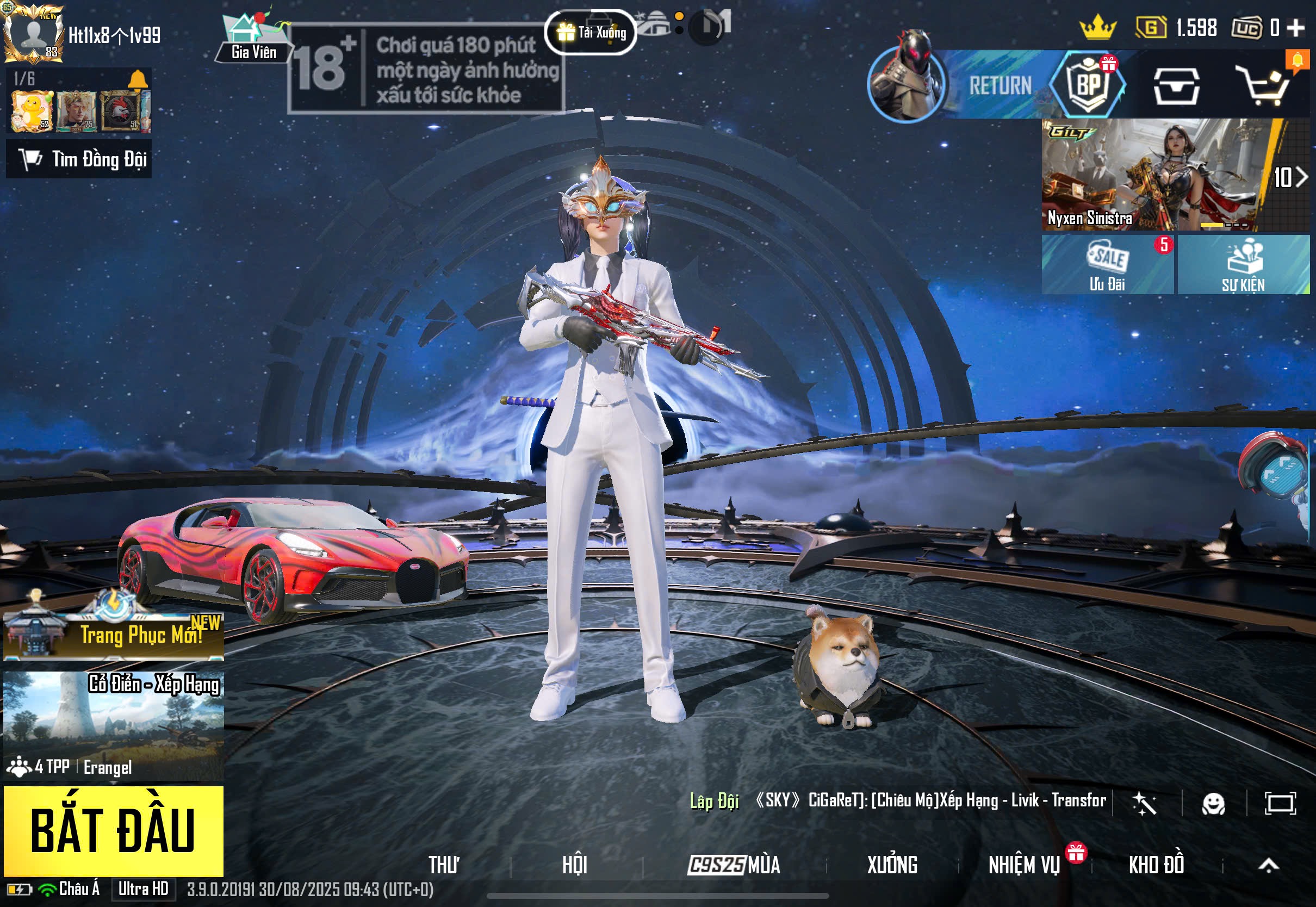Open player profile avatar Ht11x8
Viewport: 1316px width, 907px height.
pyautogui.click(x=33, y=33)
